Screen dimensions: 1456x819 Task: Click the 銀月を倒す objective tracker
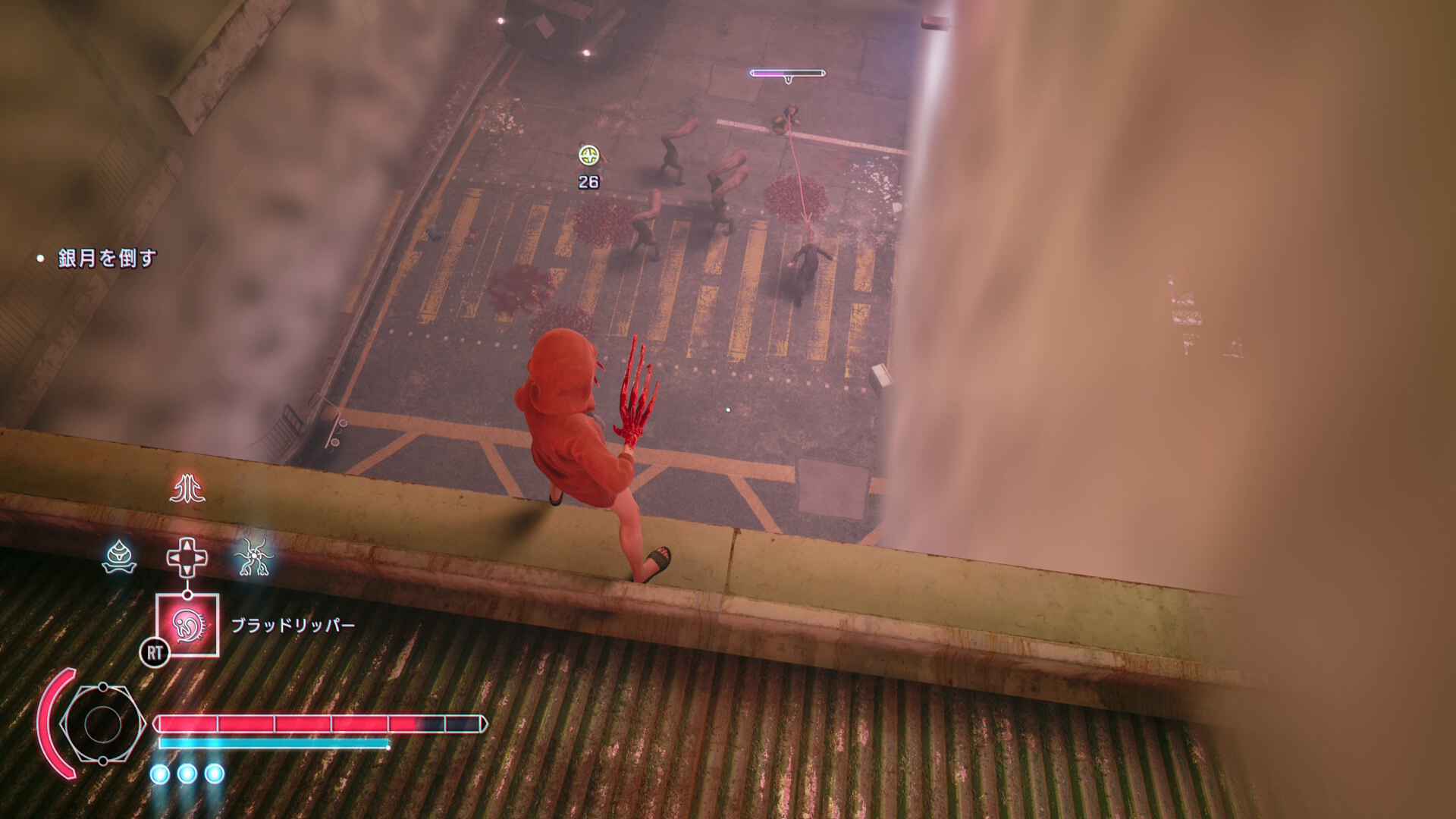107,259
